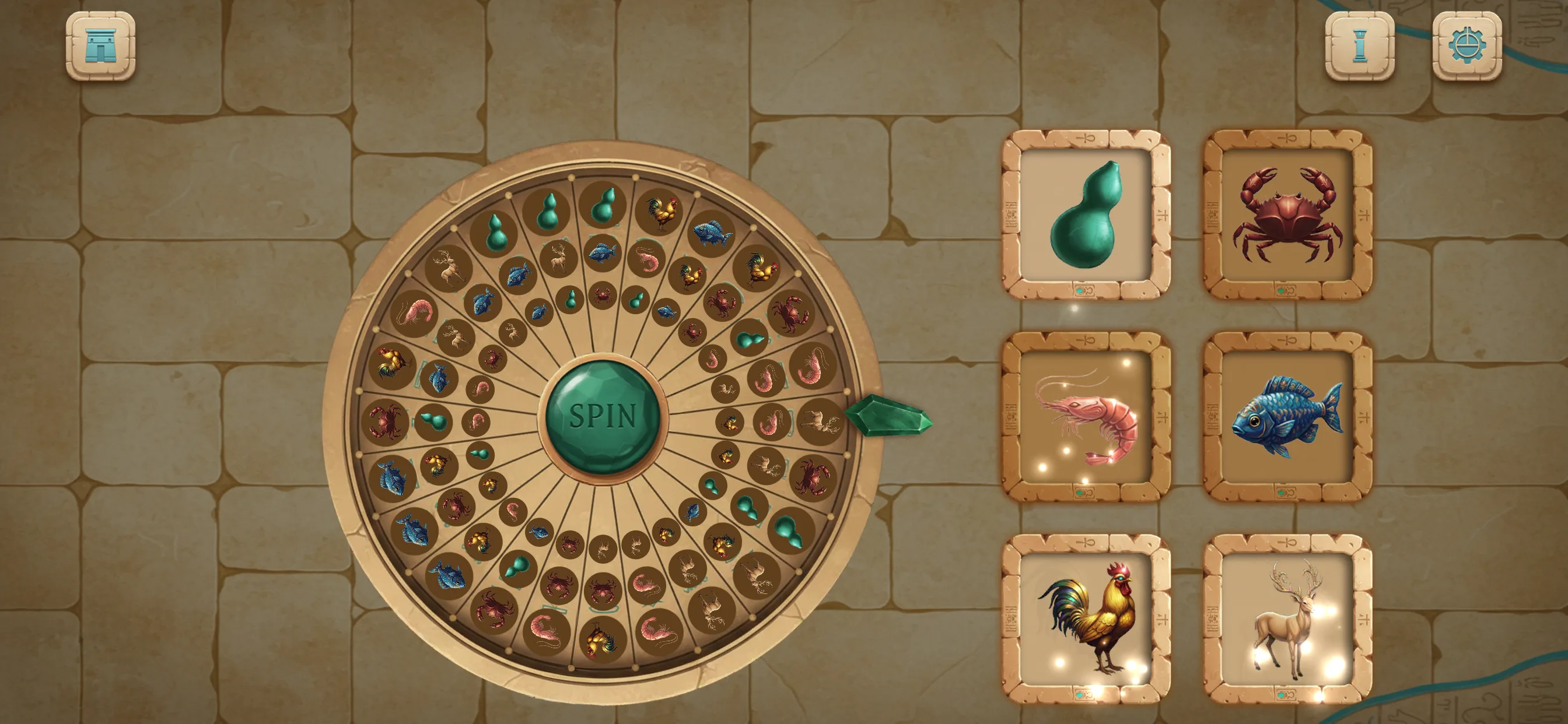This screenshot has height=724, width=1568.
Task: Open the temple menu icon
Action: [x=102, y=45]
